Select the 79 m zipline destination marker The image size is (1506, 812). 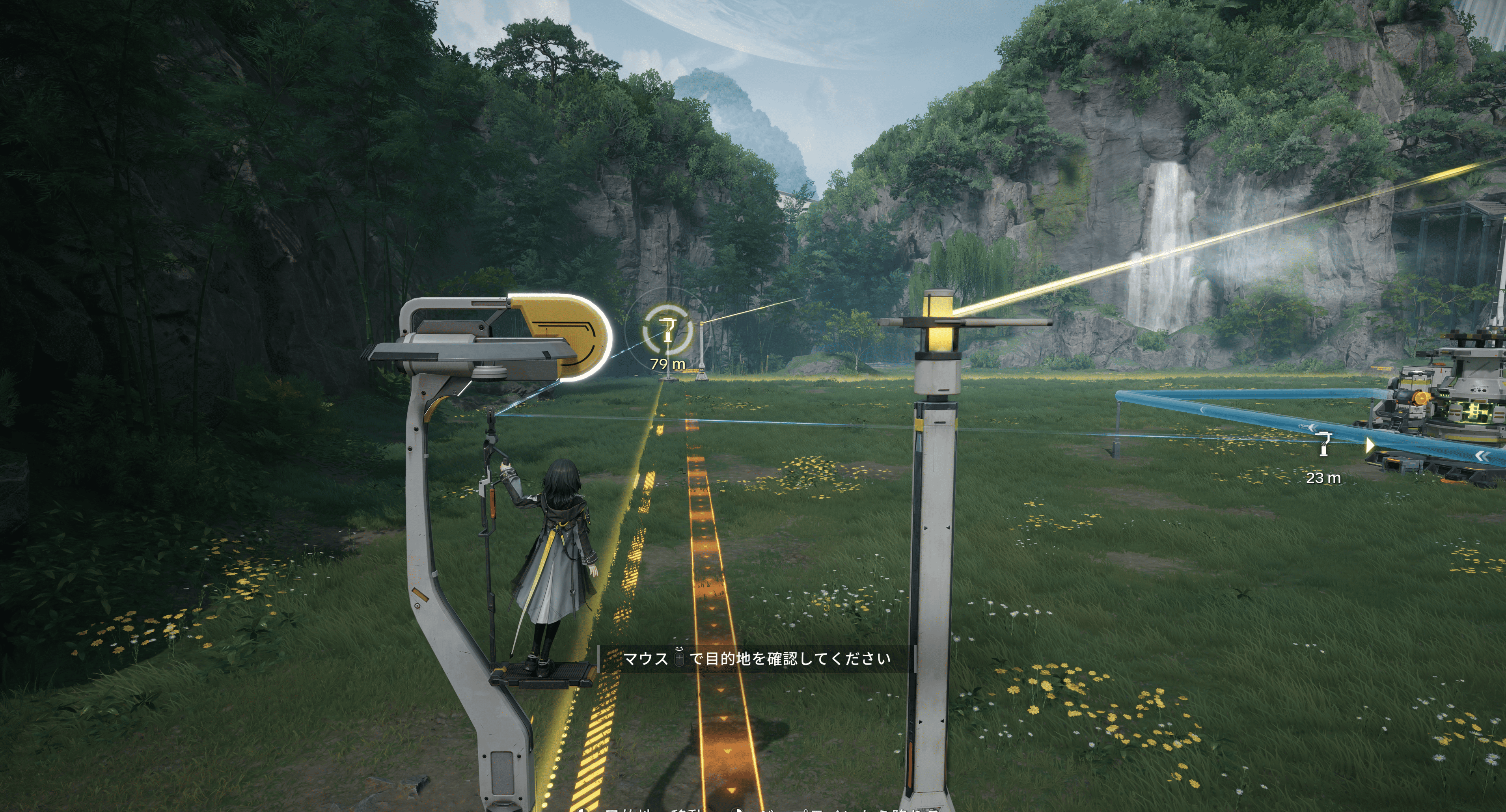[667, 330]
